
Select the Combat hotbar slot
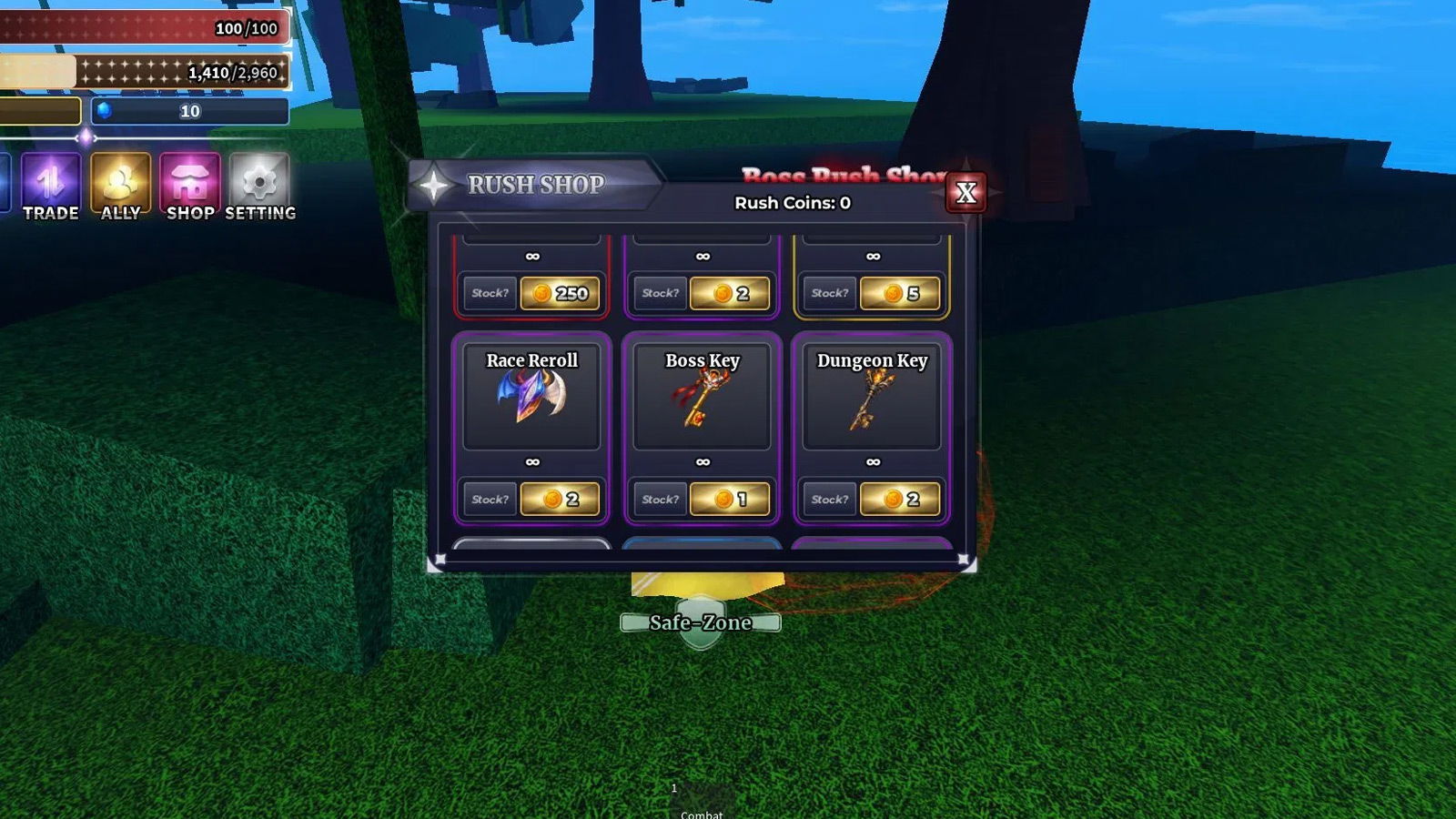click(701, 803)
